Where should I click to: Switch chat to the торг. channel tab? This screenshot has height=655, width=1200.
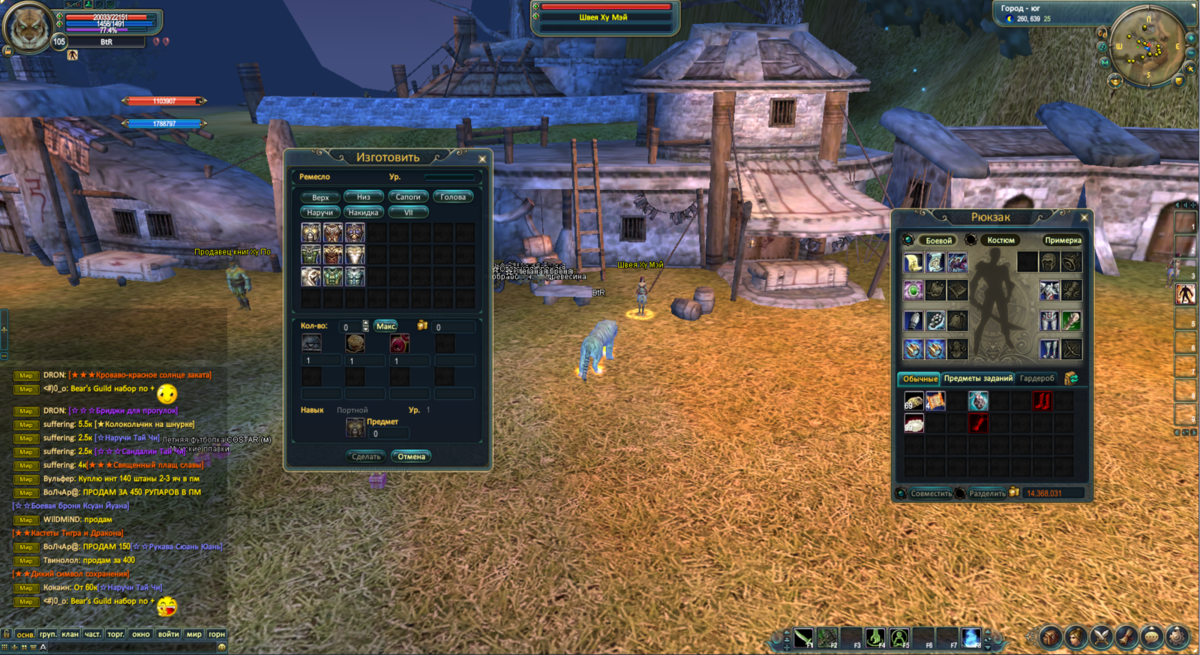pos(117,634)
